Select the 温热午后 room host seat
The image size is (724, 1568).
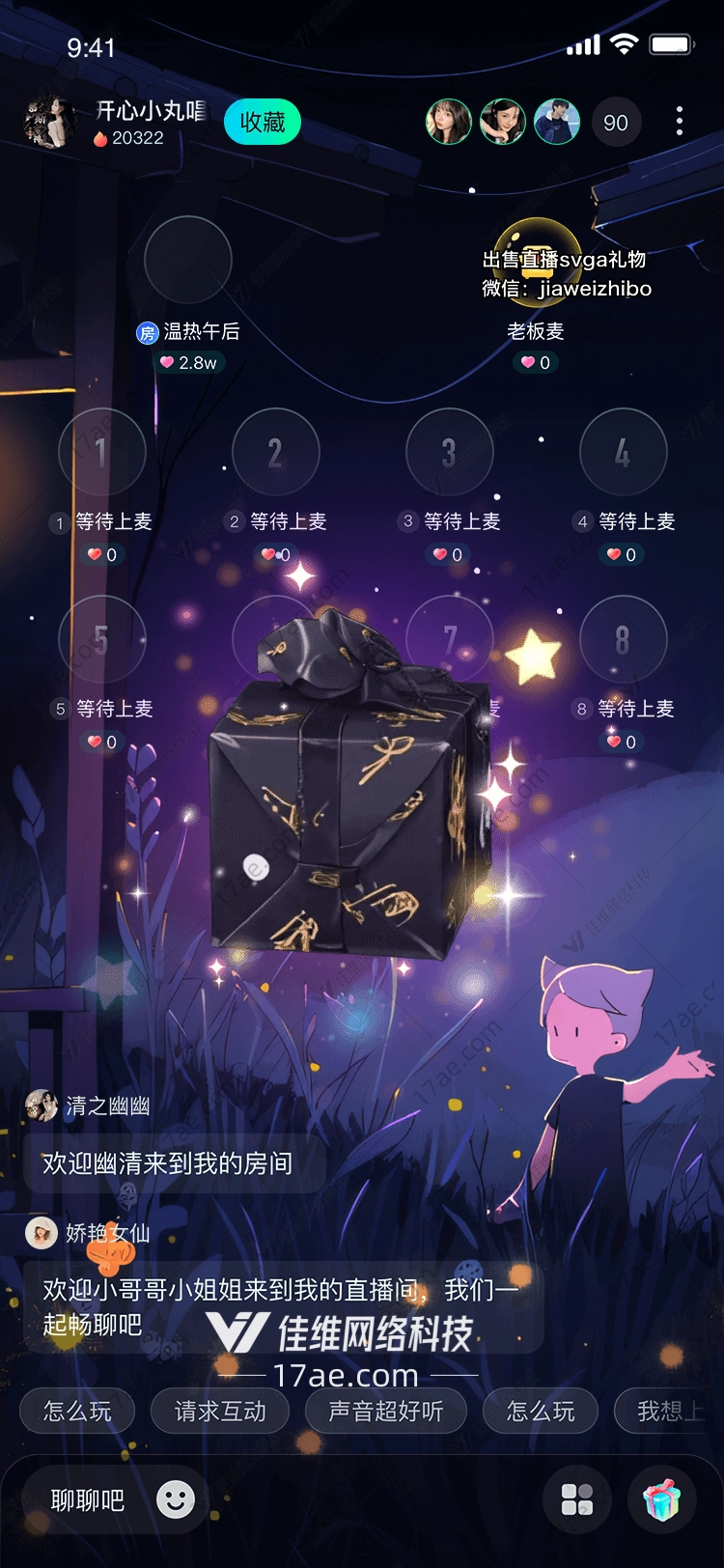click(x=187, y=261)
